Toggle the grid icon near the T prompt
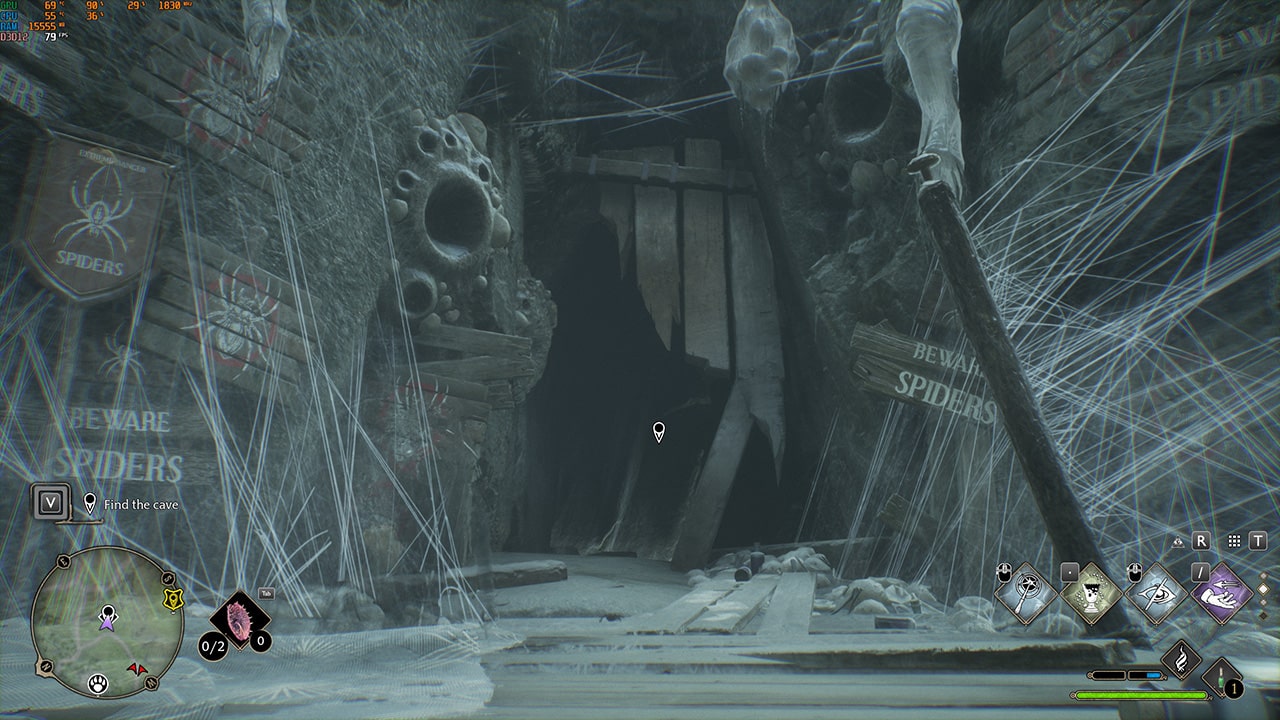Image resolution: width=1280 pixels, height=720 pixels. [1234, 541]
